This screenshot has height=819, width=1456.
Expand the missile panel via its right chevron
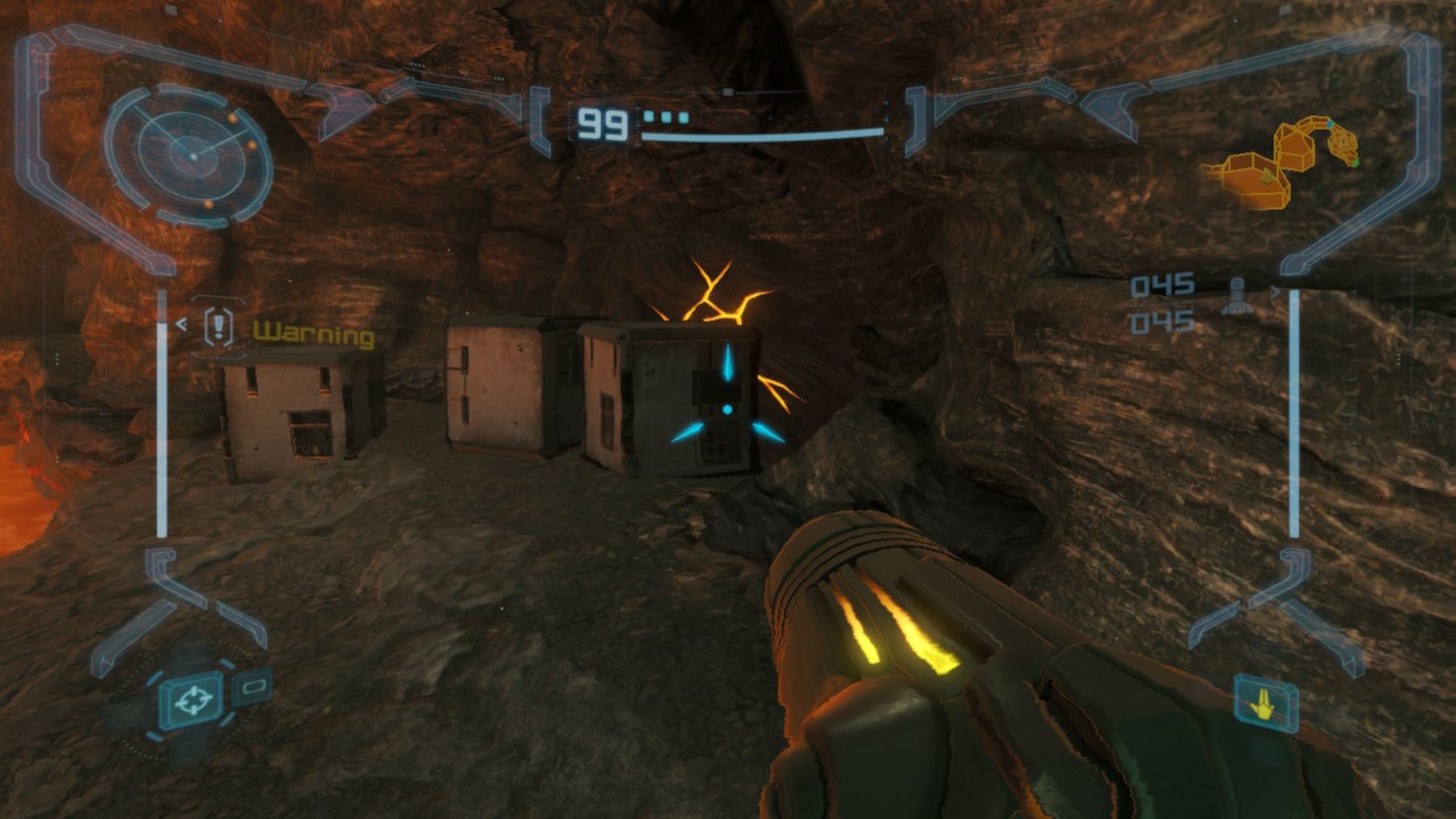coord(1275,291)
